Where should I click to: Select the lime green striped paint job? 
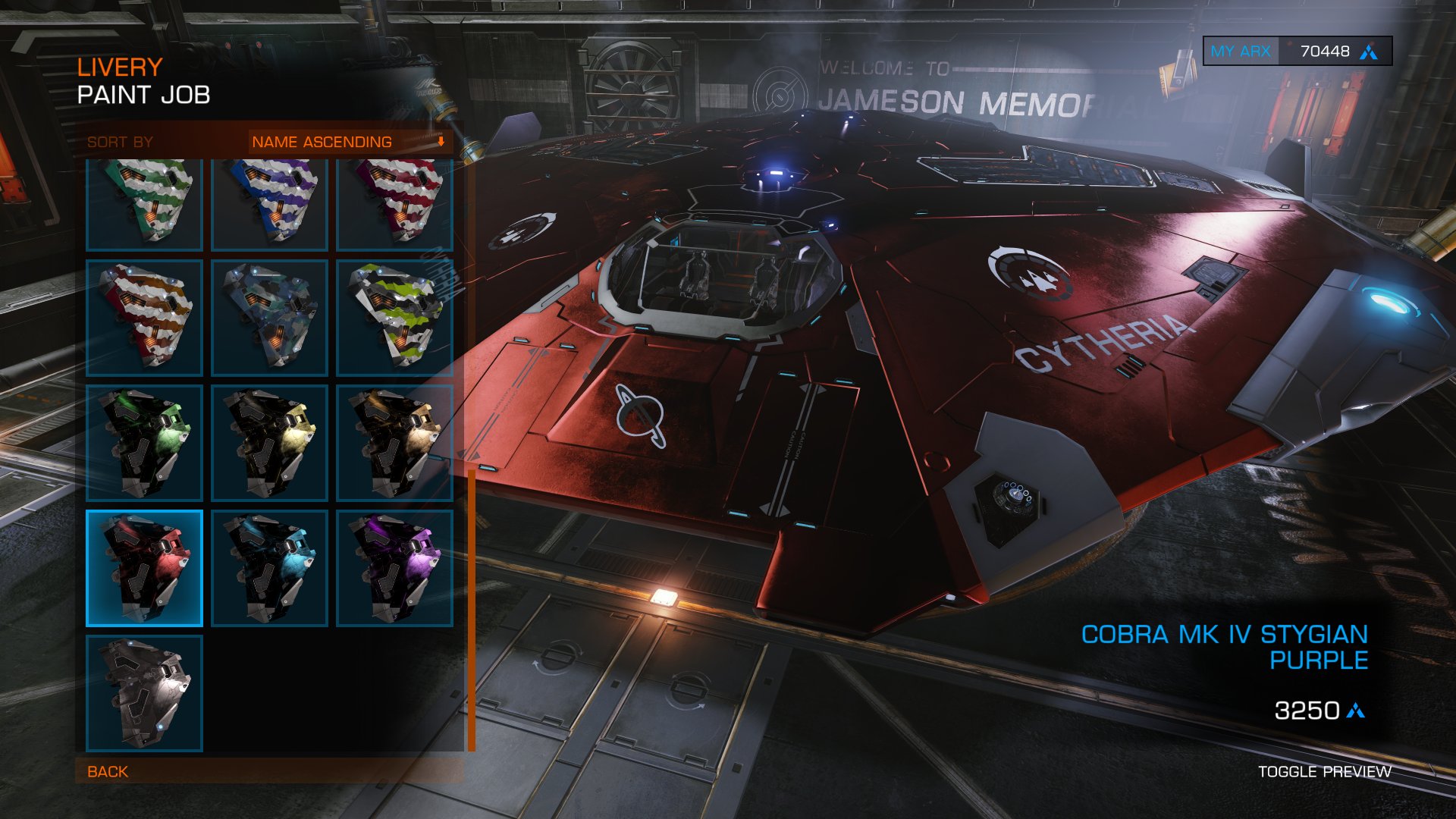(394, 318)
